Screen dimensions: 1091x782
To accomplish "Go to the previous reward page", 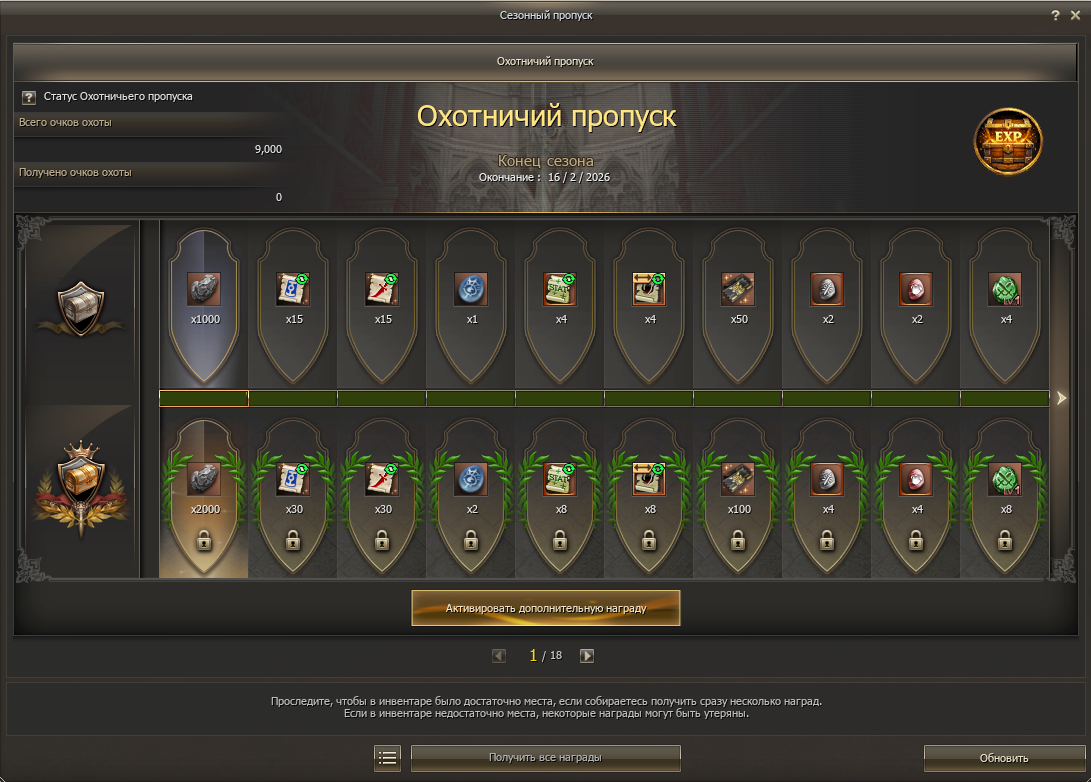I will [499, 656].
